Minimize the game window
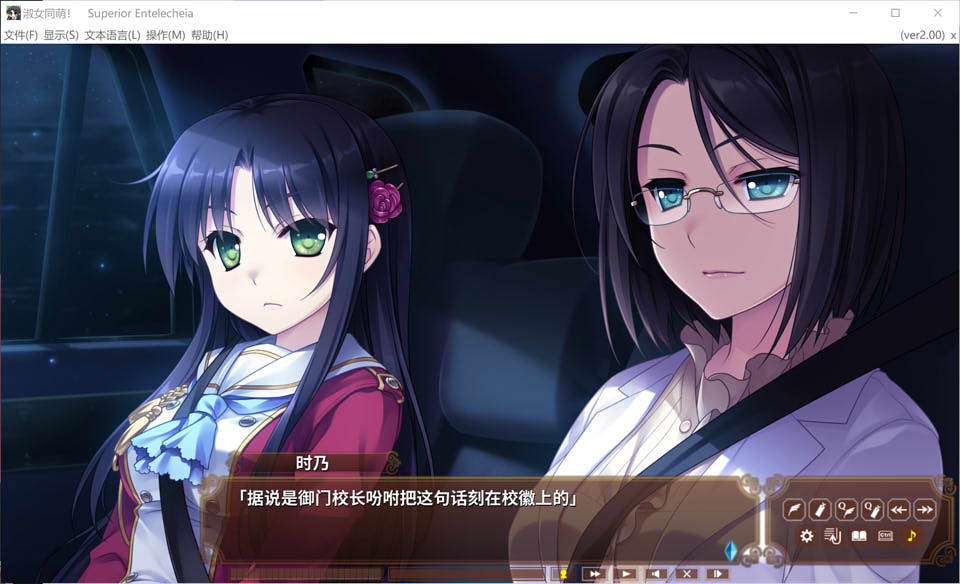 (853, 13)
